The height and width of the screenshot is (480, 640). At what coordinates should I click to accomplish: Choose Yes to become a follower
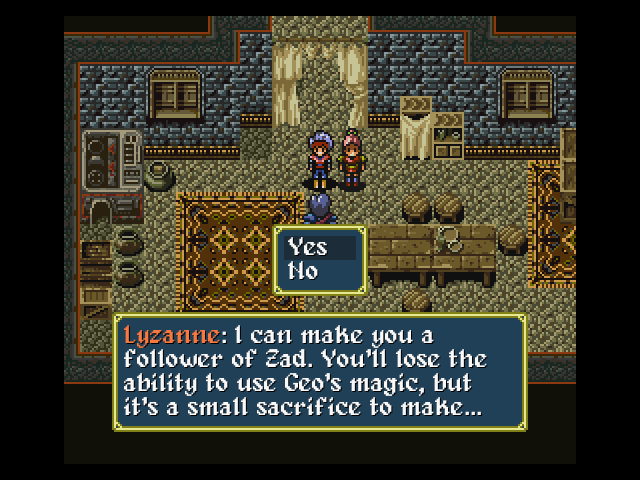308,248
